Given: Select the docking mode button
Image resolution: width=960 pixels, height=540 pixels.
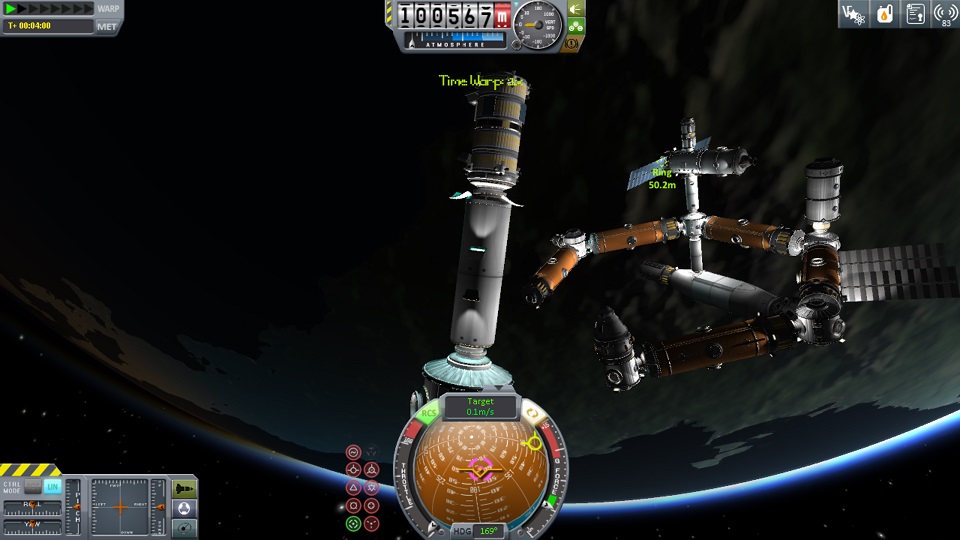Looking at the screenshot, I should [185, 507].
